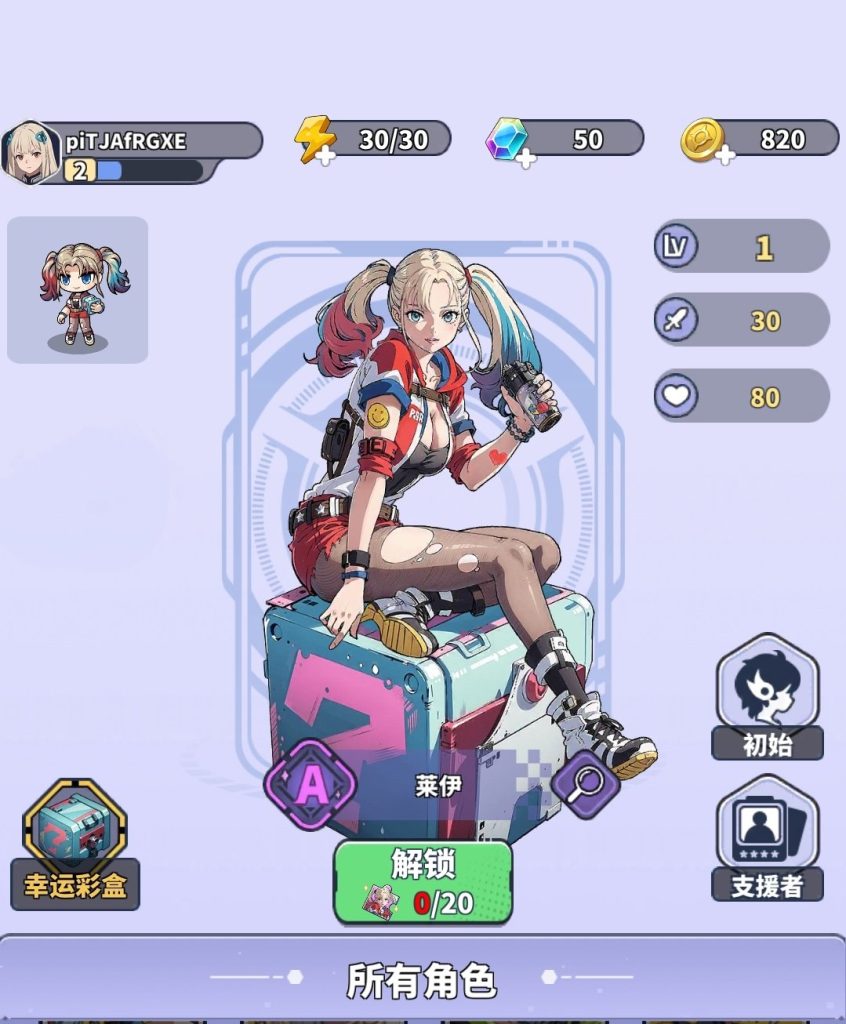Screen dimensions: 846x1024
Task: Unlock the character with the 解锁 button
Action: (423, 881)
